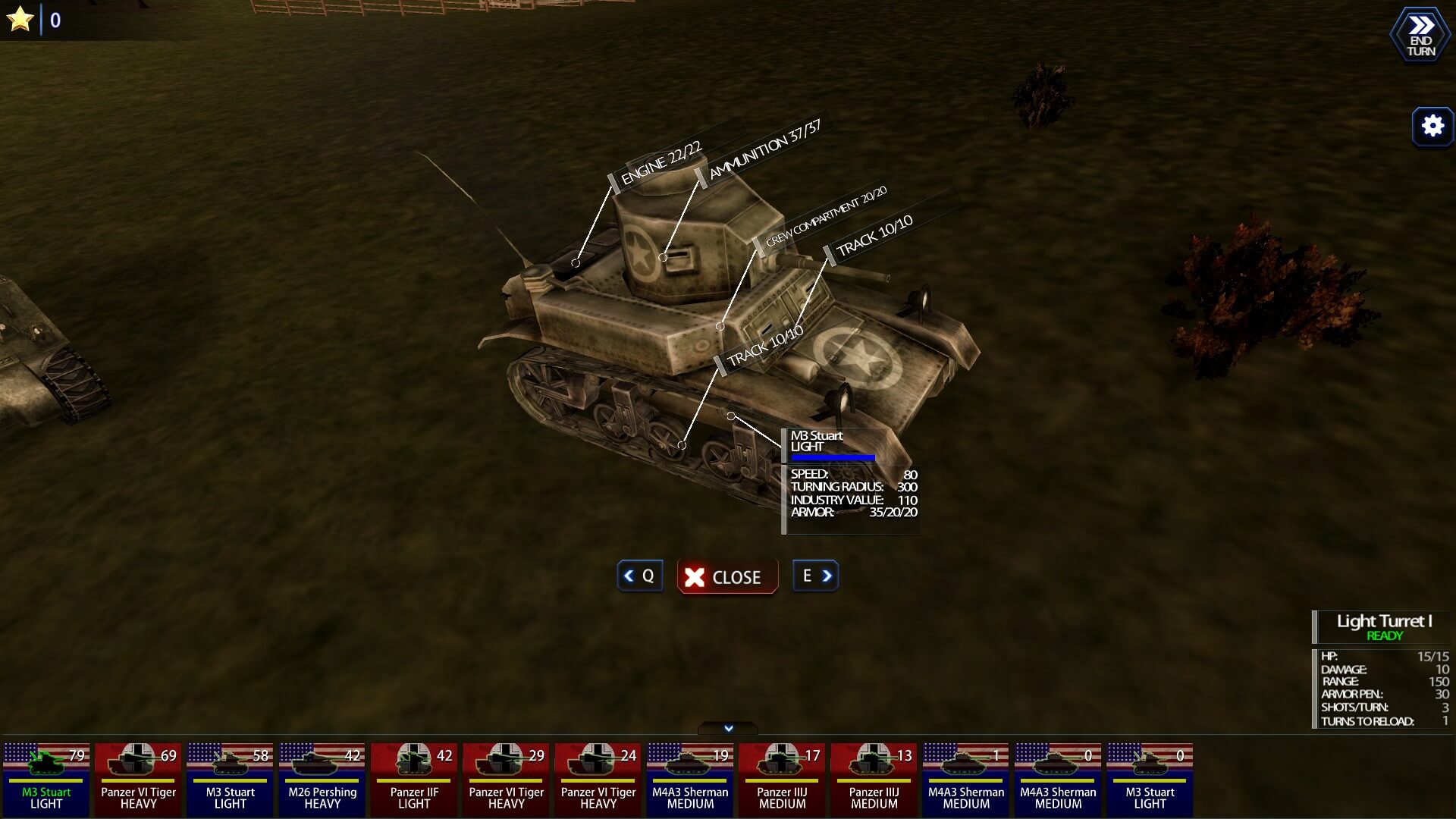This screenshot has width=1456, height=819.
Task: Pick the M4A3 Sherman card numbered 19
Action: coord(690,779)
